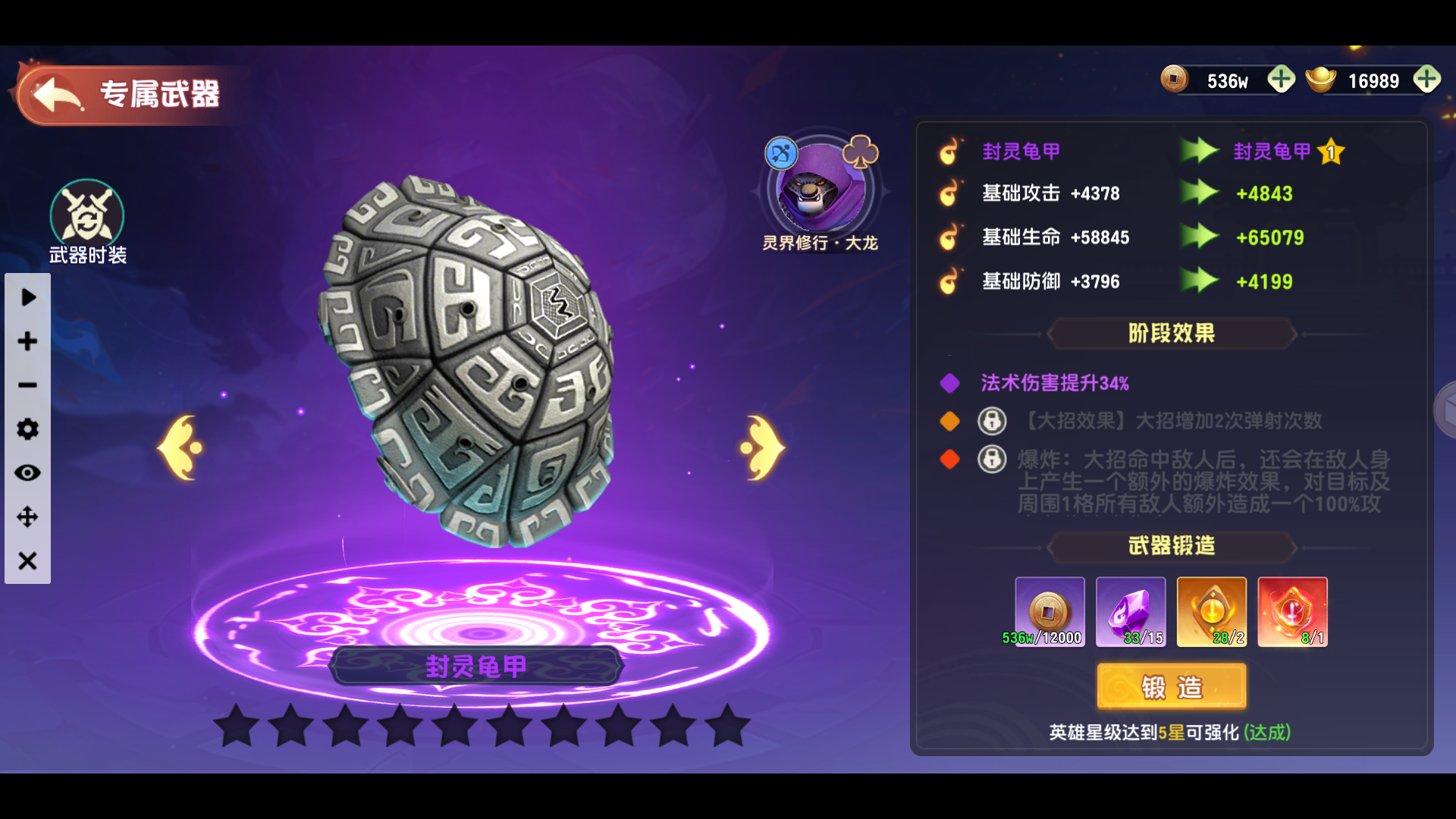Select the copper coin forging material

point(1050,610)
